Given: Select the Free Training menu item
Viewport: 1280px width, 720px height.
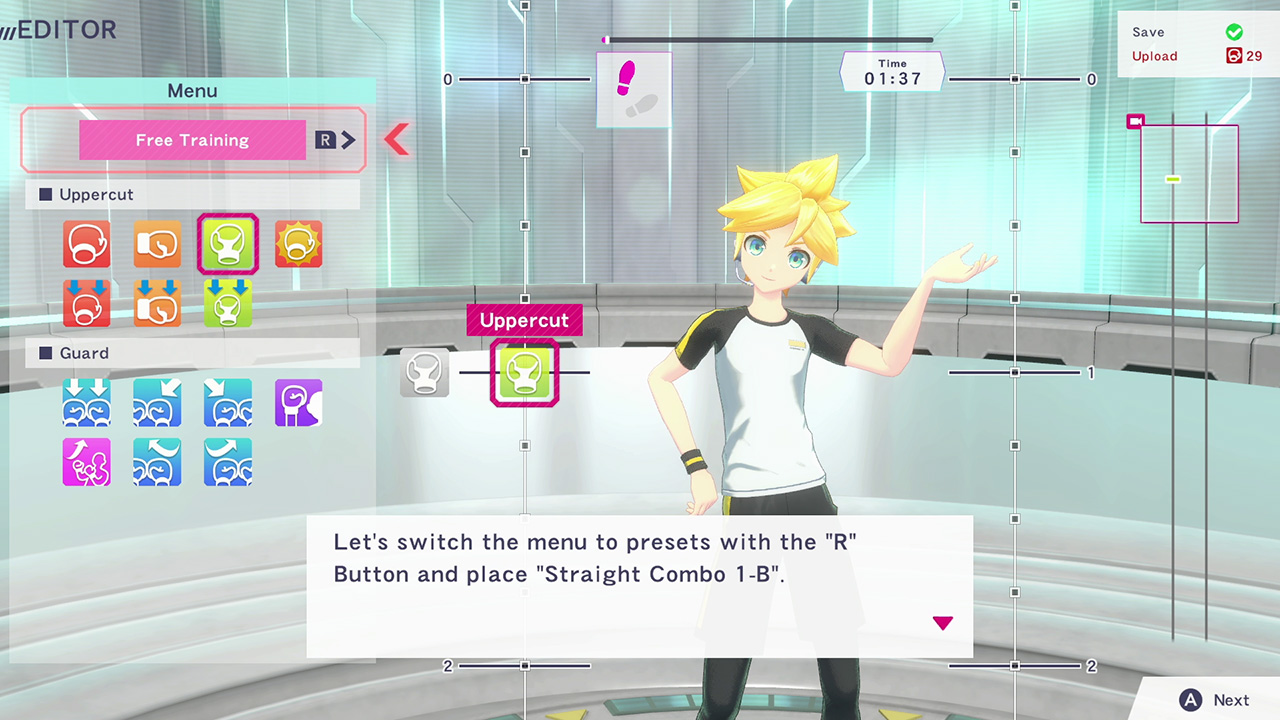Looking at the screenshot, I should (192, 140).
